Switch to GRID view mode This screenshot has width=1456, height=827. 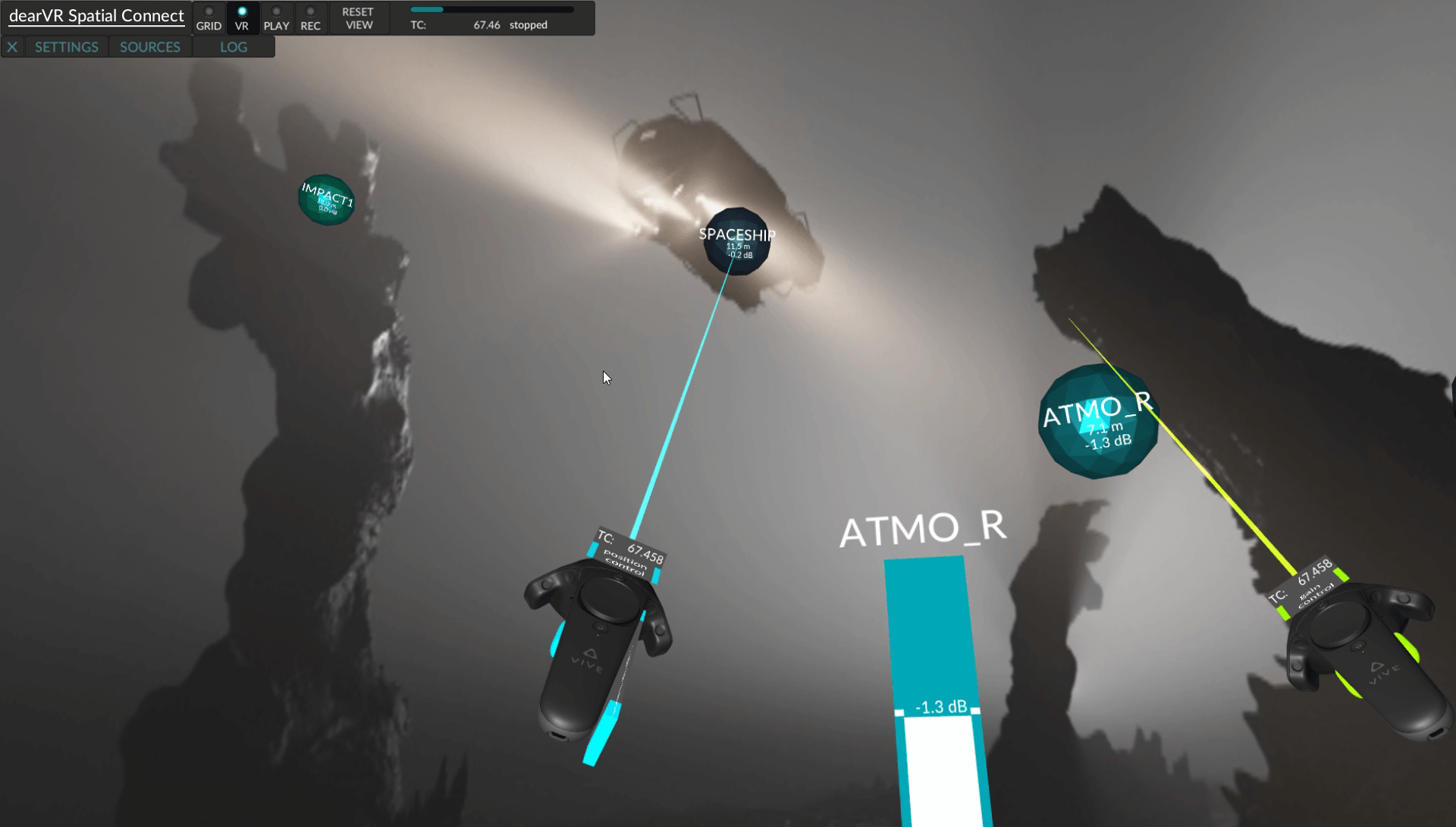[209, 18]
